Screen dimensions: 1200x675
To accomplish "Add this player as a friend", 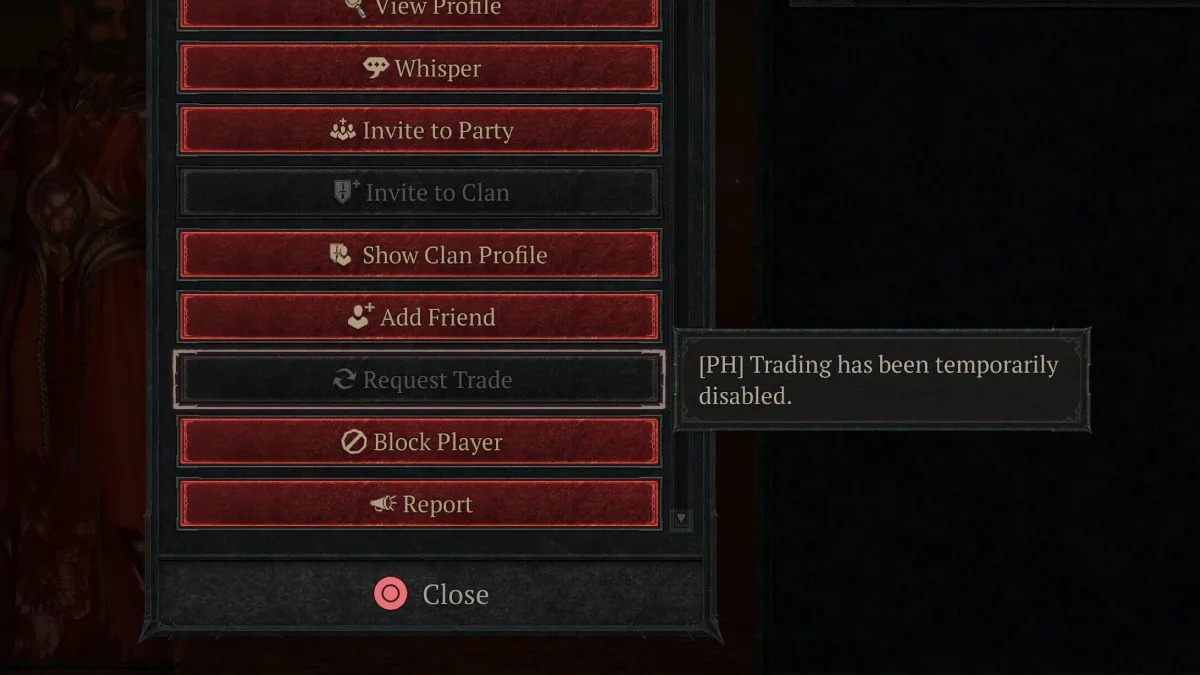I will [x=419, y=317].
